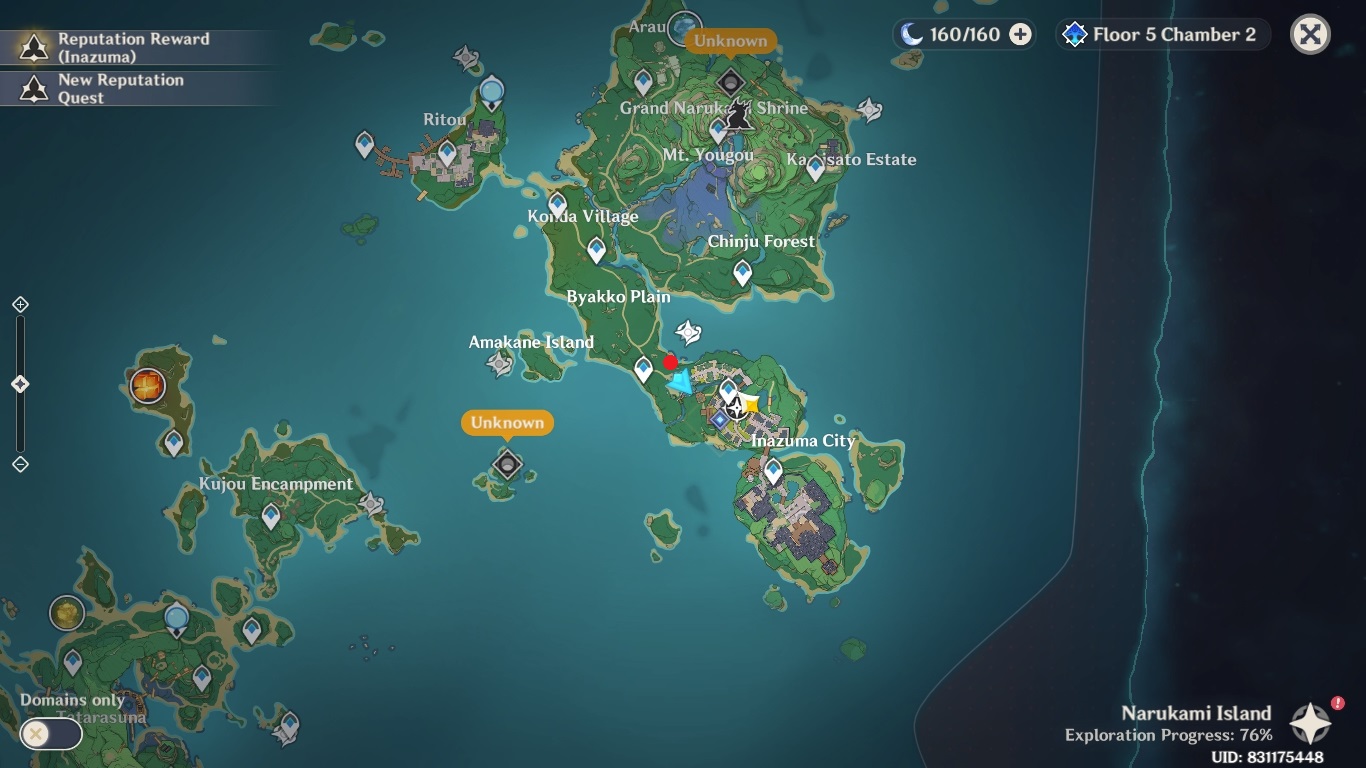The width and height of the screenshot is (1366, 768).
Task: Add Original Resin with the plus button
Action: click(1020, 35)
